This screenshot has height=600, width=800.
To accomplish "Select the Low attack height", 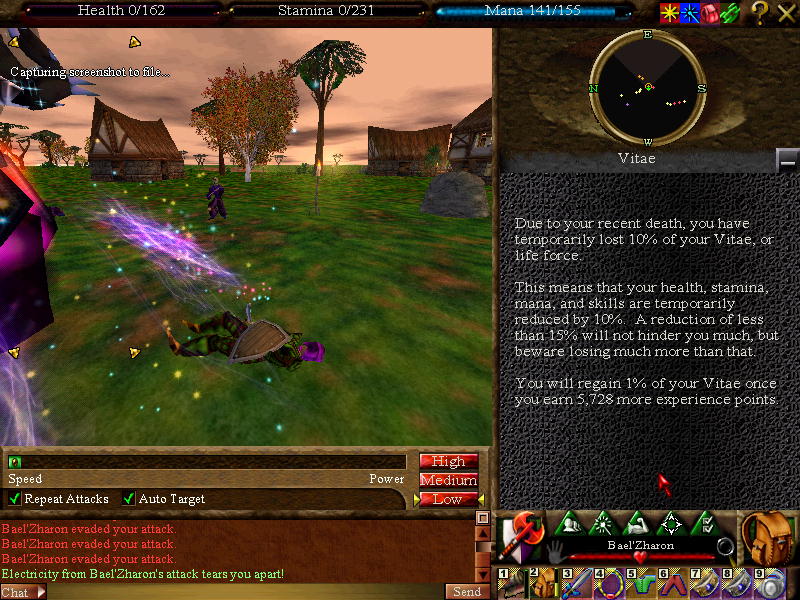I will pyautogui.click(x=448, y=499).
